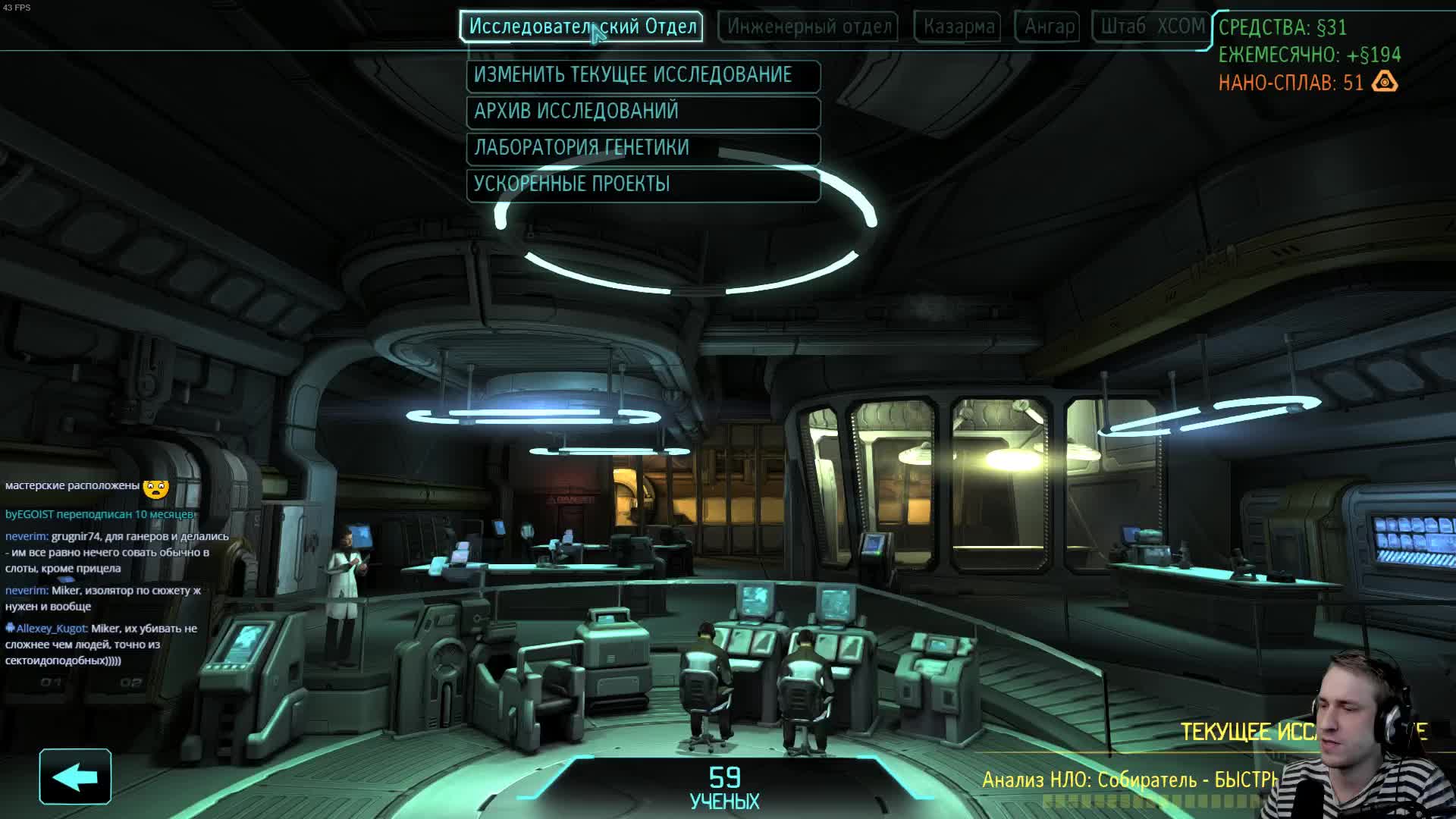The image size is (1456, 819).
Task: Select Ускоренные проекты
Action: [643, 184]
